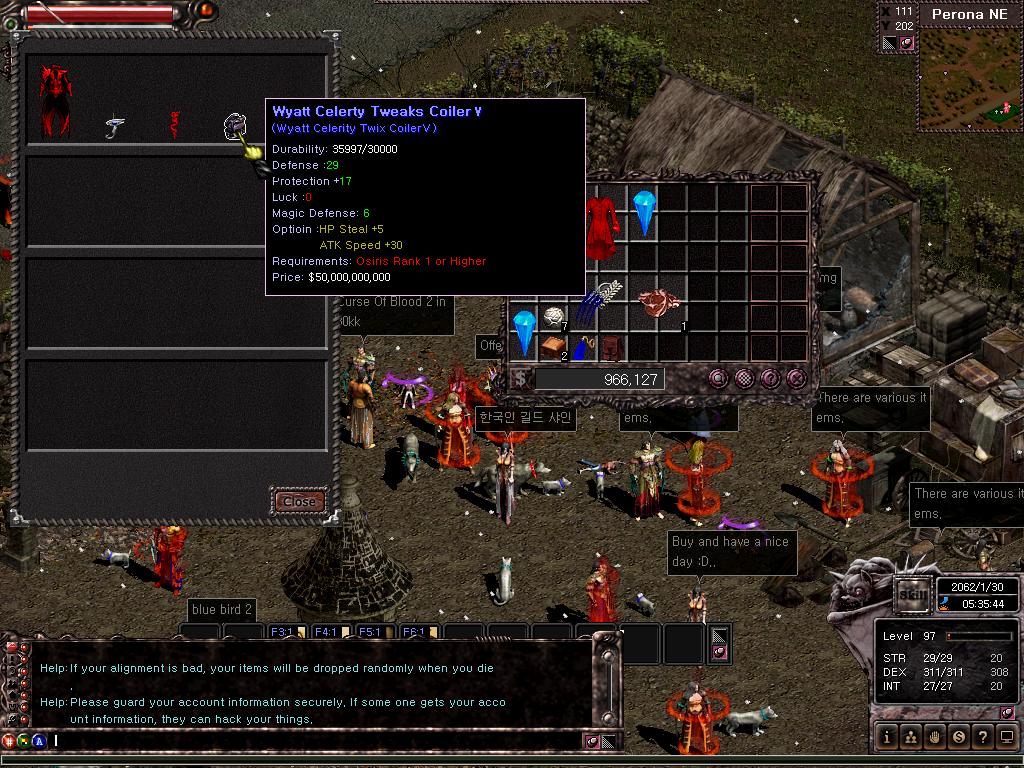Open help with question mark button
This screenshot has width=1024, height=768.
click(x=983, y=737)
